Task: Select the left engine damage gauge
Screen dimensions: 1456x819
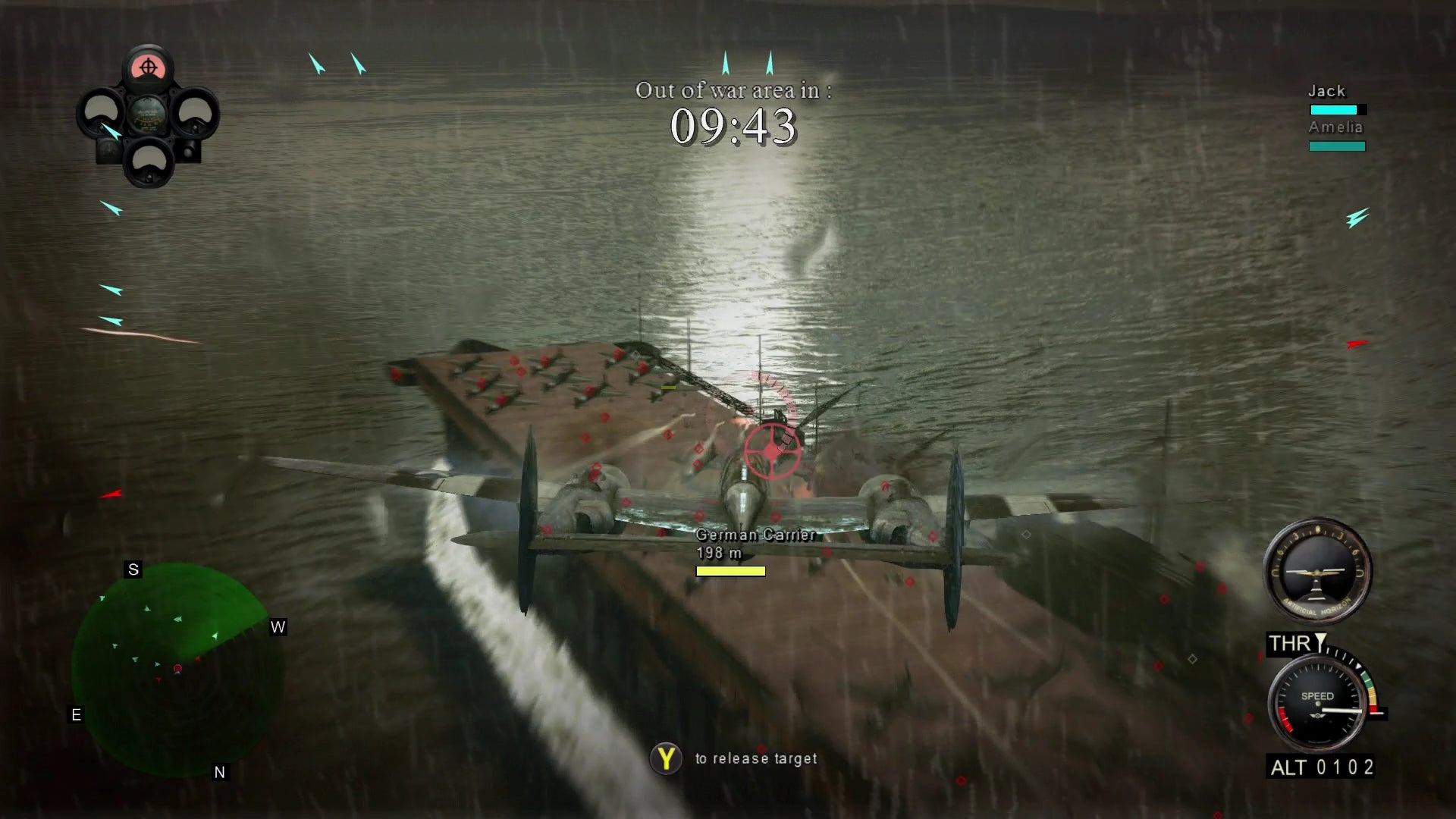Action: tap(102, 112)
